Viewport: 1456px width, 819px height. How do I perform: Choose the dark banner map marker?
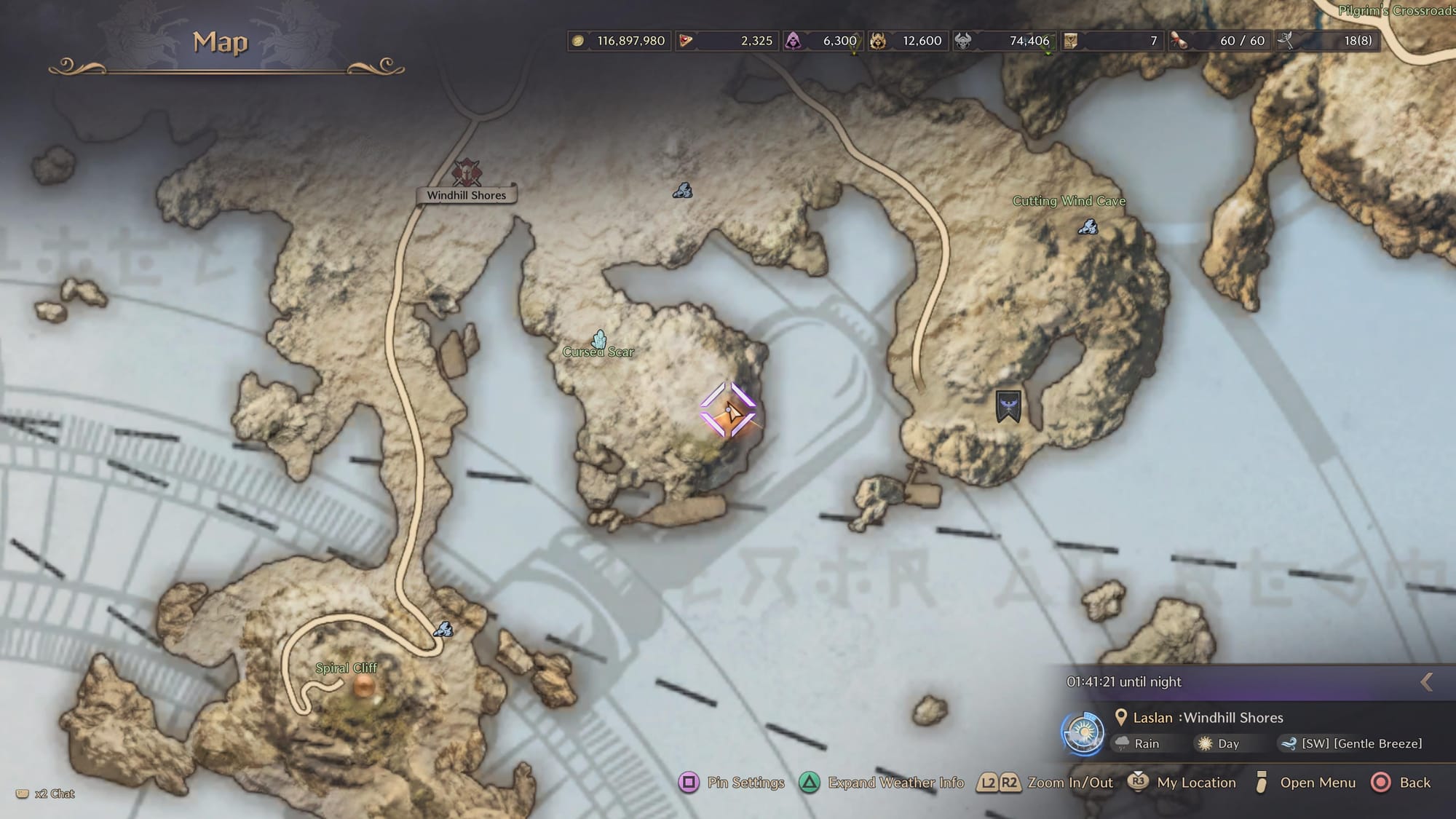(x=1008, y=405)
